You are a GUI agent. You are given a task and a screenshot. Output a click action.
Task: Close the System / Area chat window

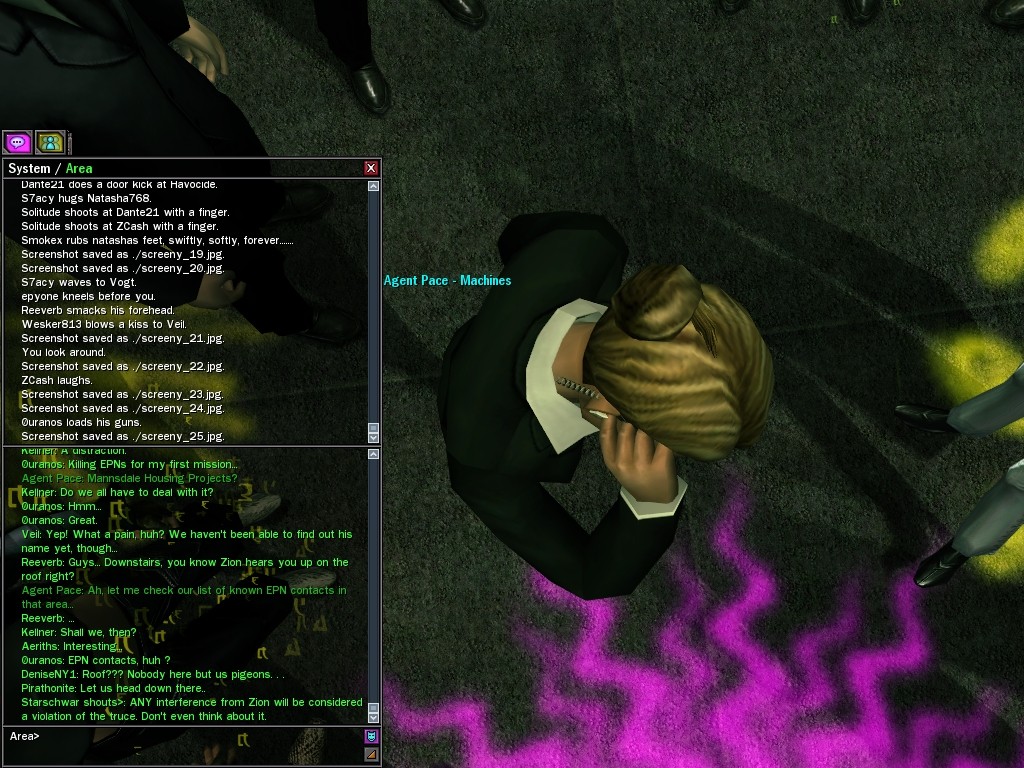point(371,168)
